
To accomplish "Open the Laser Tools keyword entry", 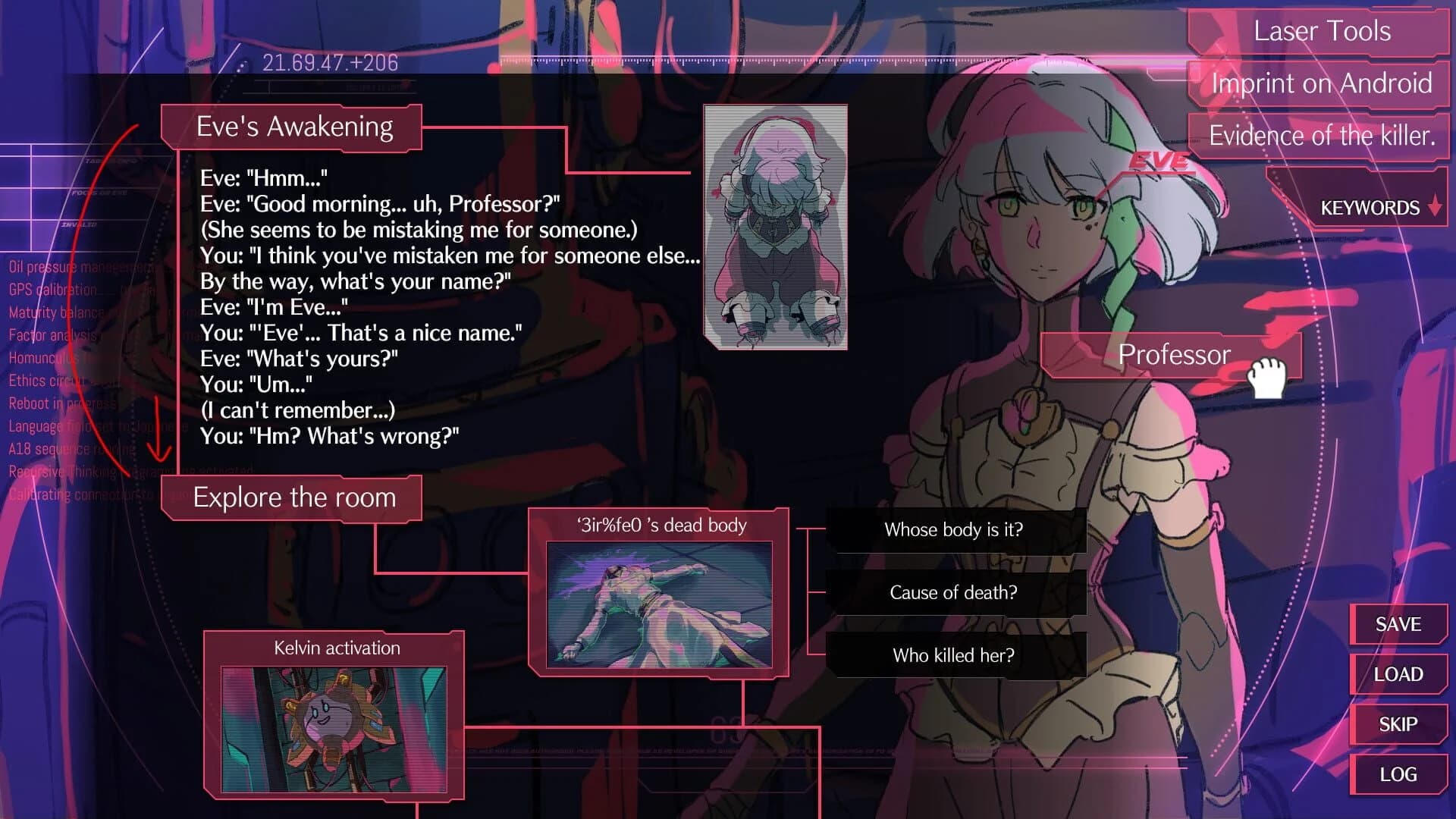I will pos(1323,31).
